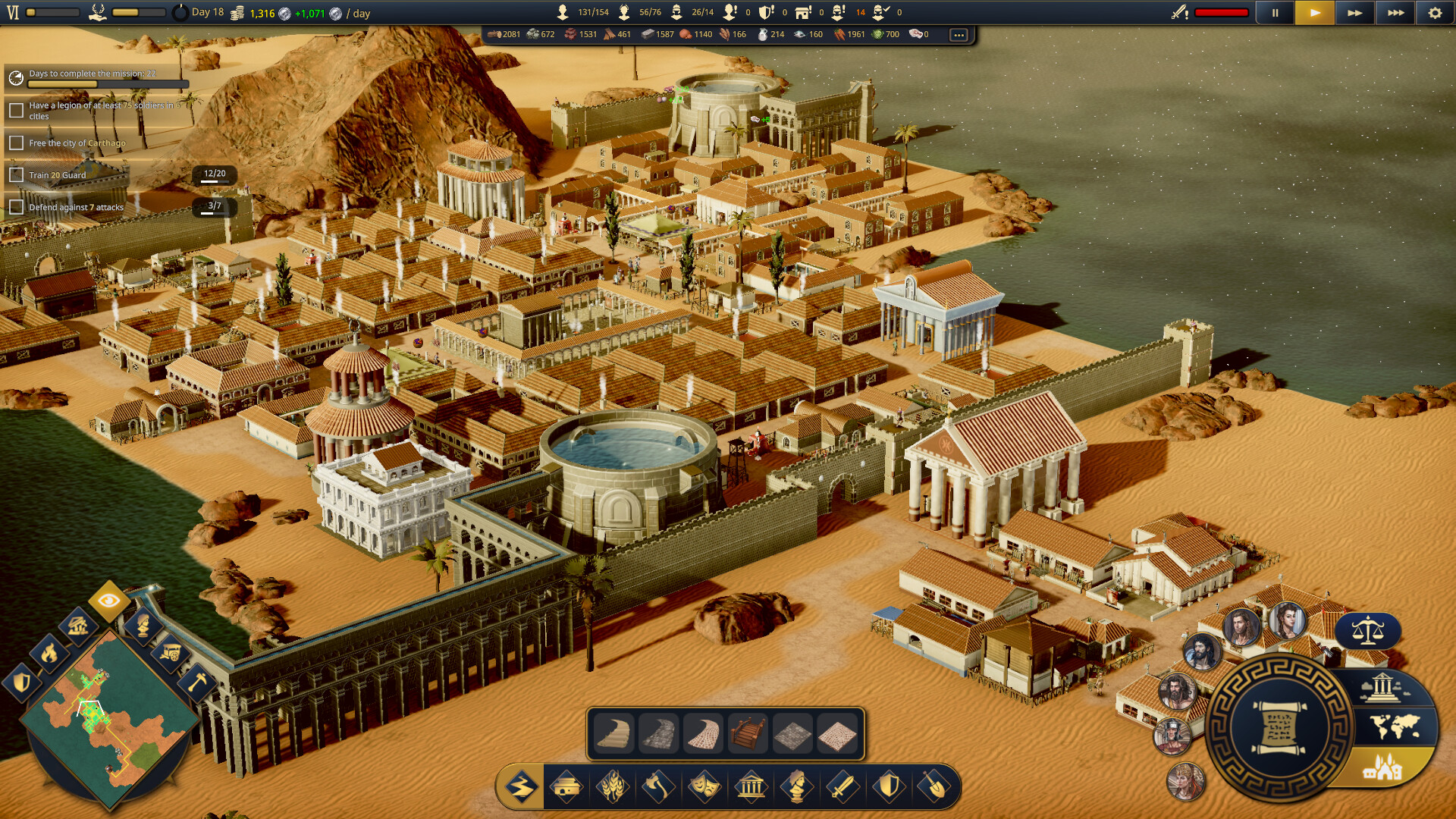Click the Train 20 Guard objective
The height and width of the screenshot is (819, 1456).
58,175
